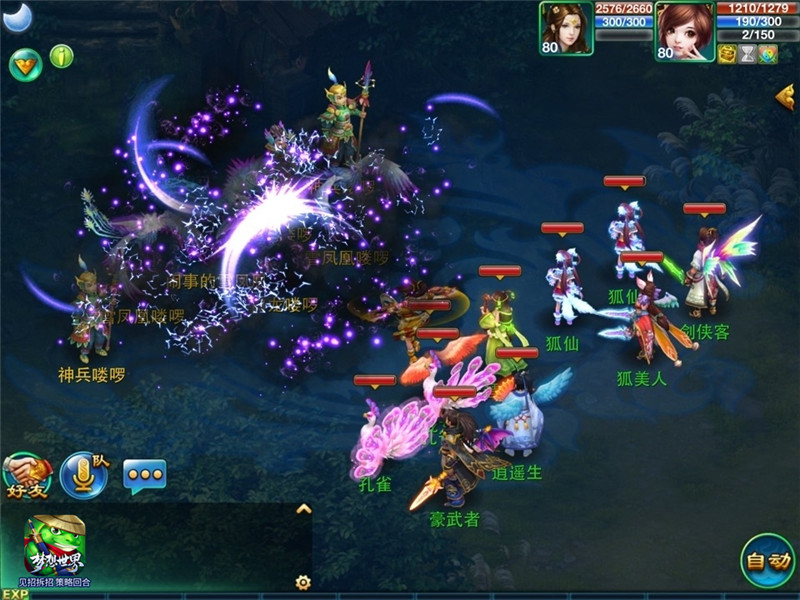This screenshot has height=600, width=800.
Task: Expand the chat panel with the up arrow
Action: (304, 509)
